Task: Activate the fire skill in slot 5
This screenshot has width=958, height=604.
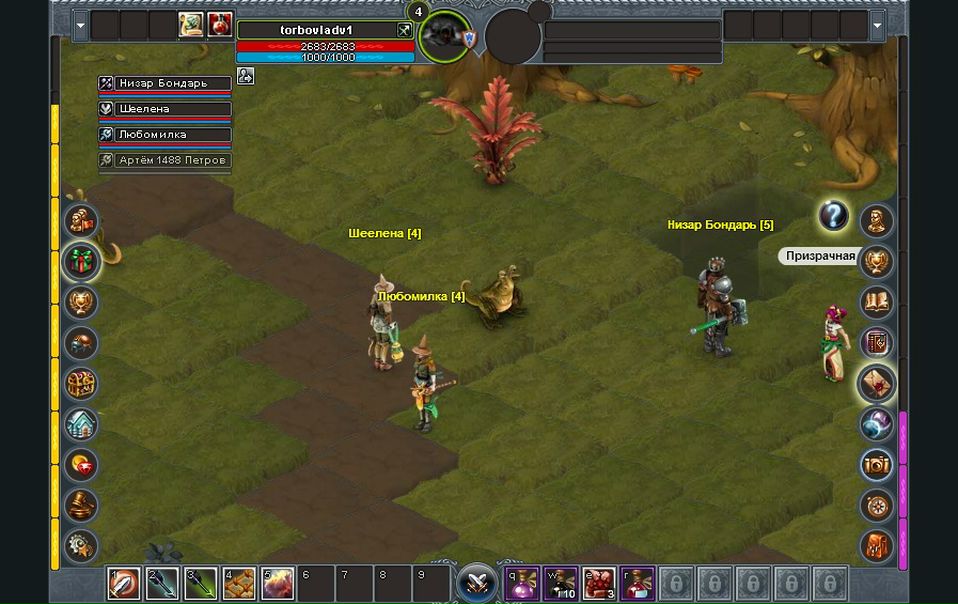Action: tap(278, 582)
